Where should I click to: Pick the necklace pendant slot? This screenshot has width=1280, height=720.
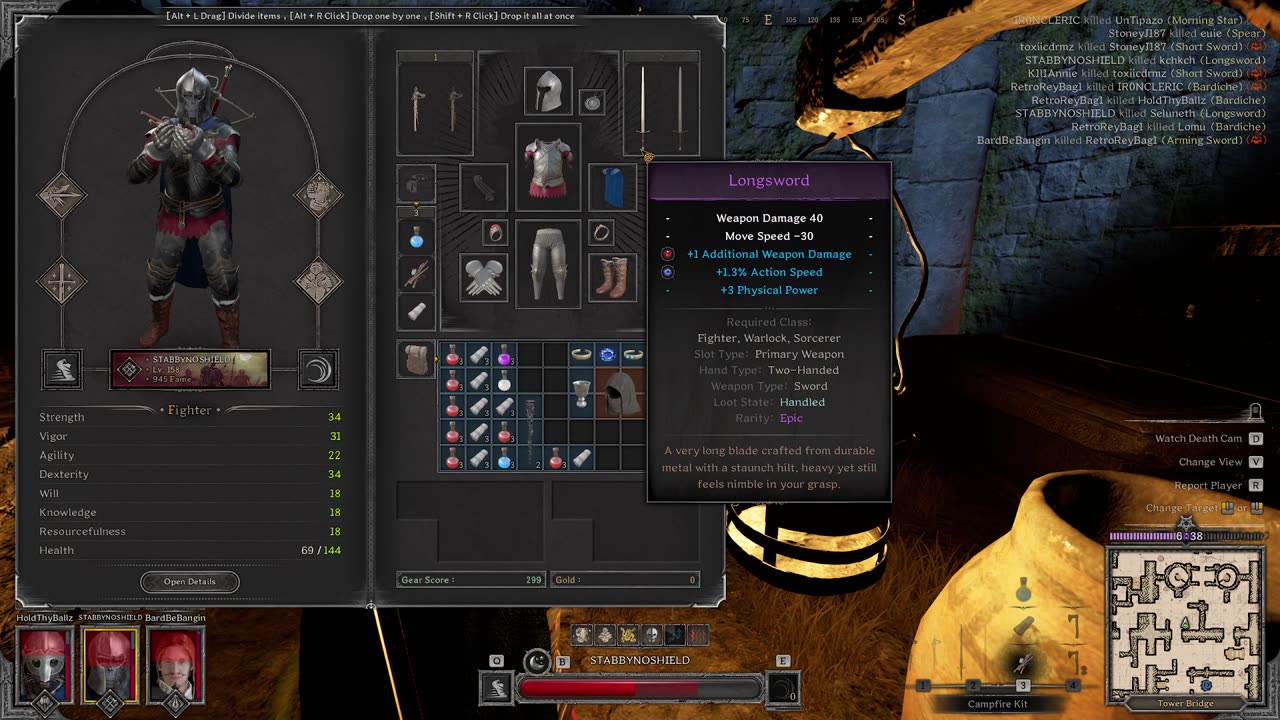click(592, 102)
